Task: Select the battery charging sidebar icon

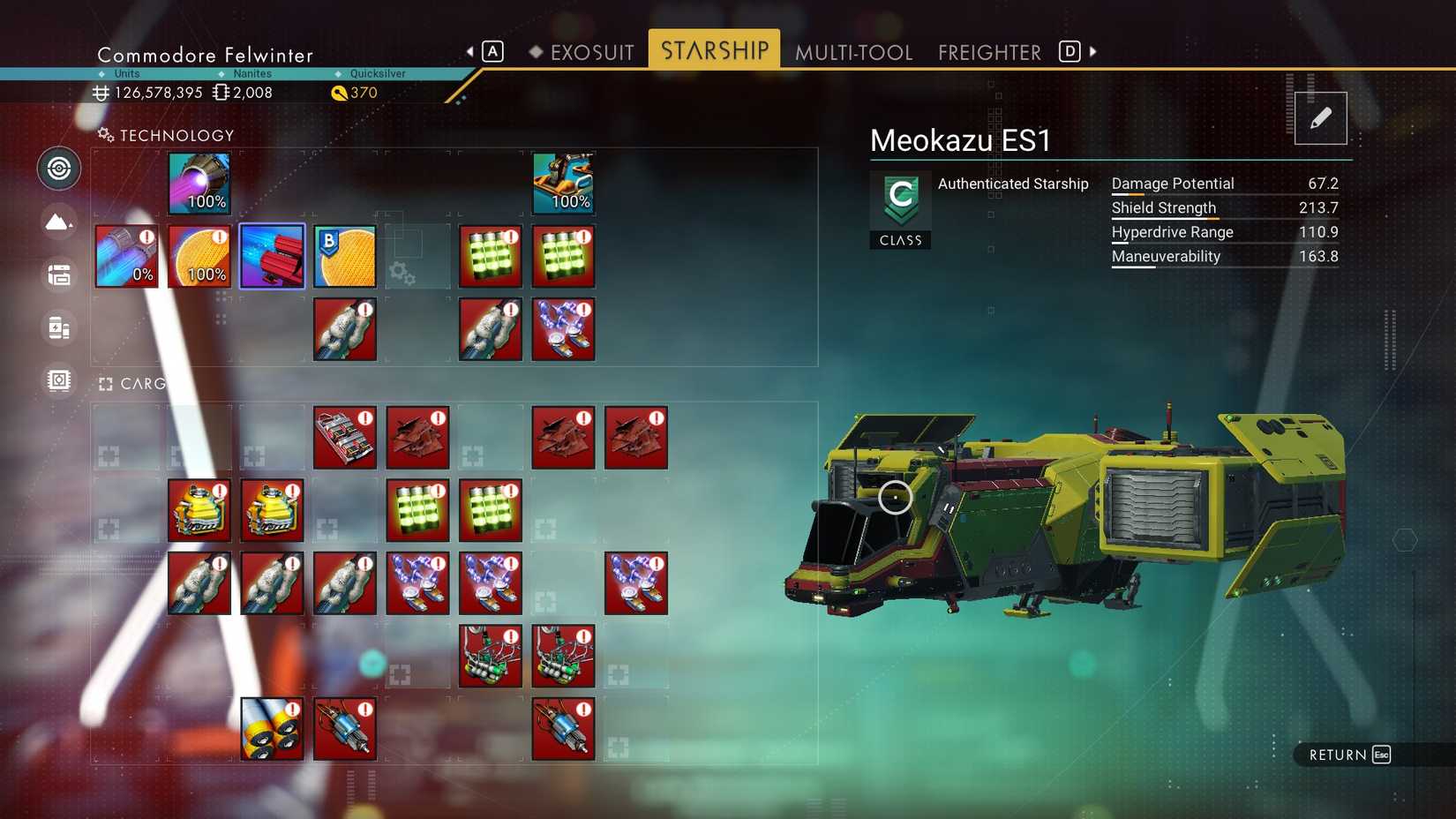Action: [58, 327]
